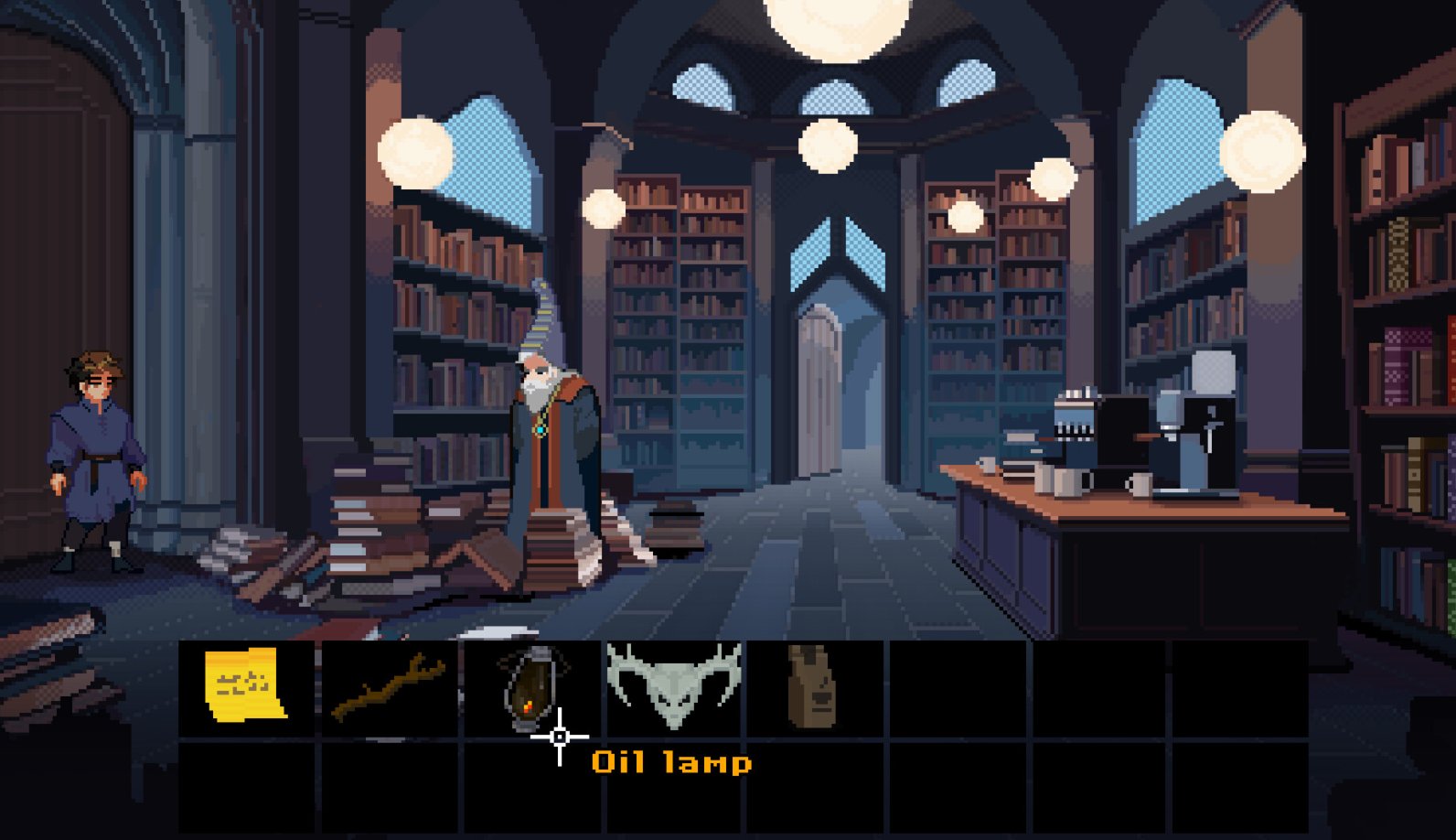Click the brown sack inventory item
This screenshot has width=1456, height=840.
click(810, 685)
